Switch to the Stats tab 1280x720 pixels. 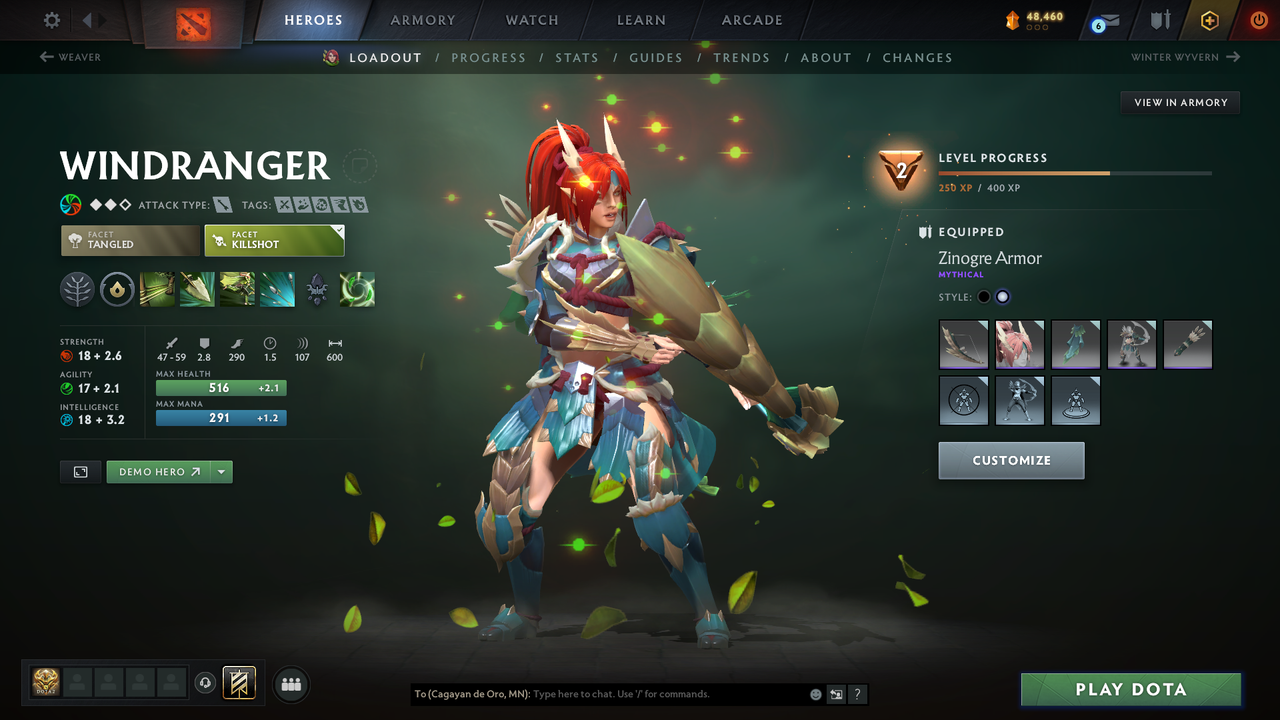click(x=577, y=57)
